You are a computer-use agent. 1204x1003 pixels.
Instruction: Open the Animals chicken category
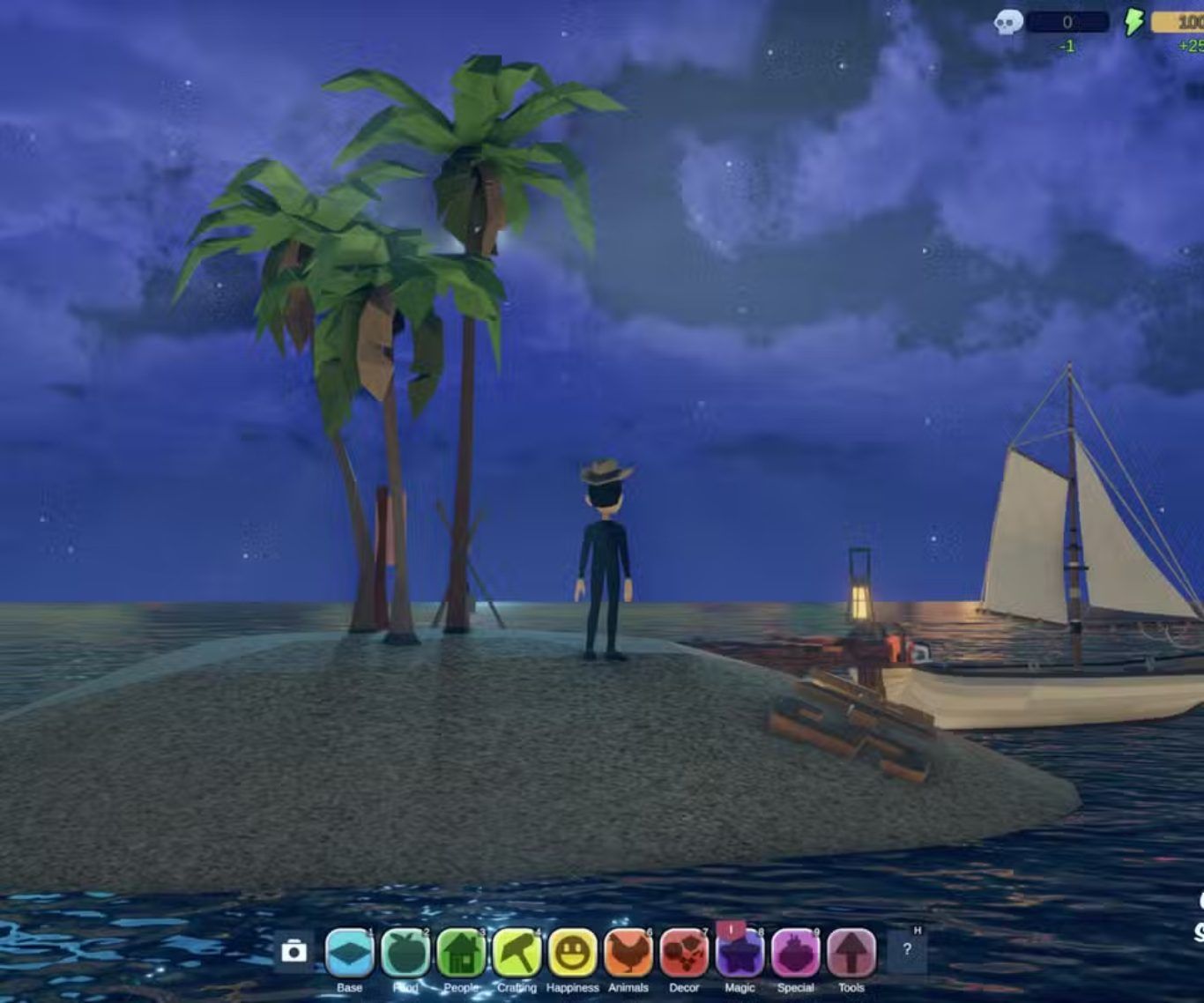pyautogui.click(x=628, y=953)
